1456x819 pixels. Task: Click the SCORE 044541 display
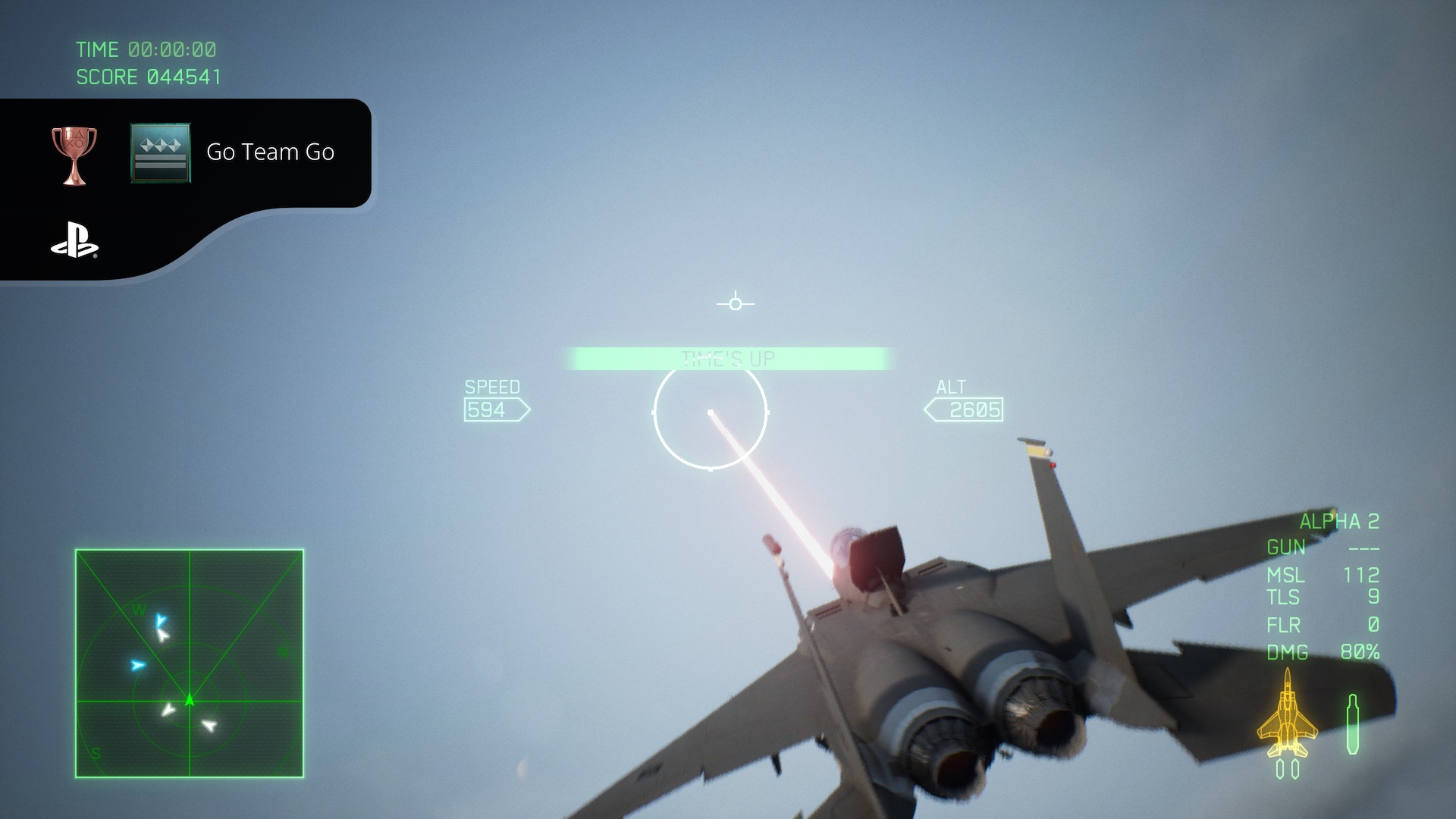148,76
